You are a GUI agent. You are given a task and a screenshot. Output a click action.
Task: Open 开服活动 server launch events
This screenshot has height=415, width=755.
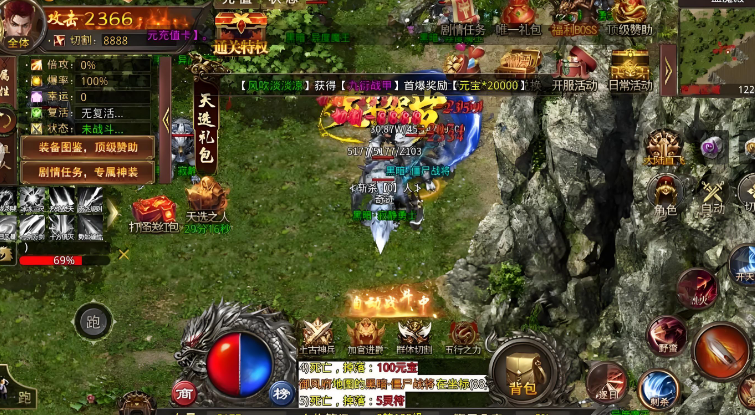tap(574, 68)
